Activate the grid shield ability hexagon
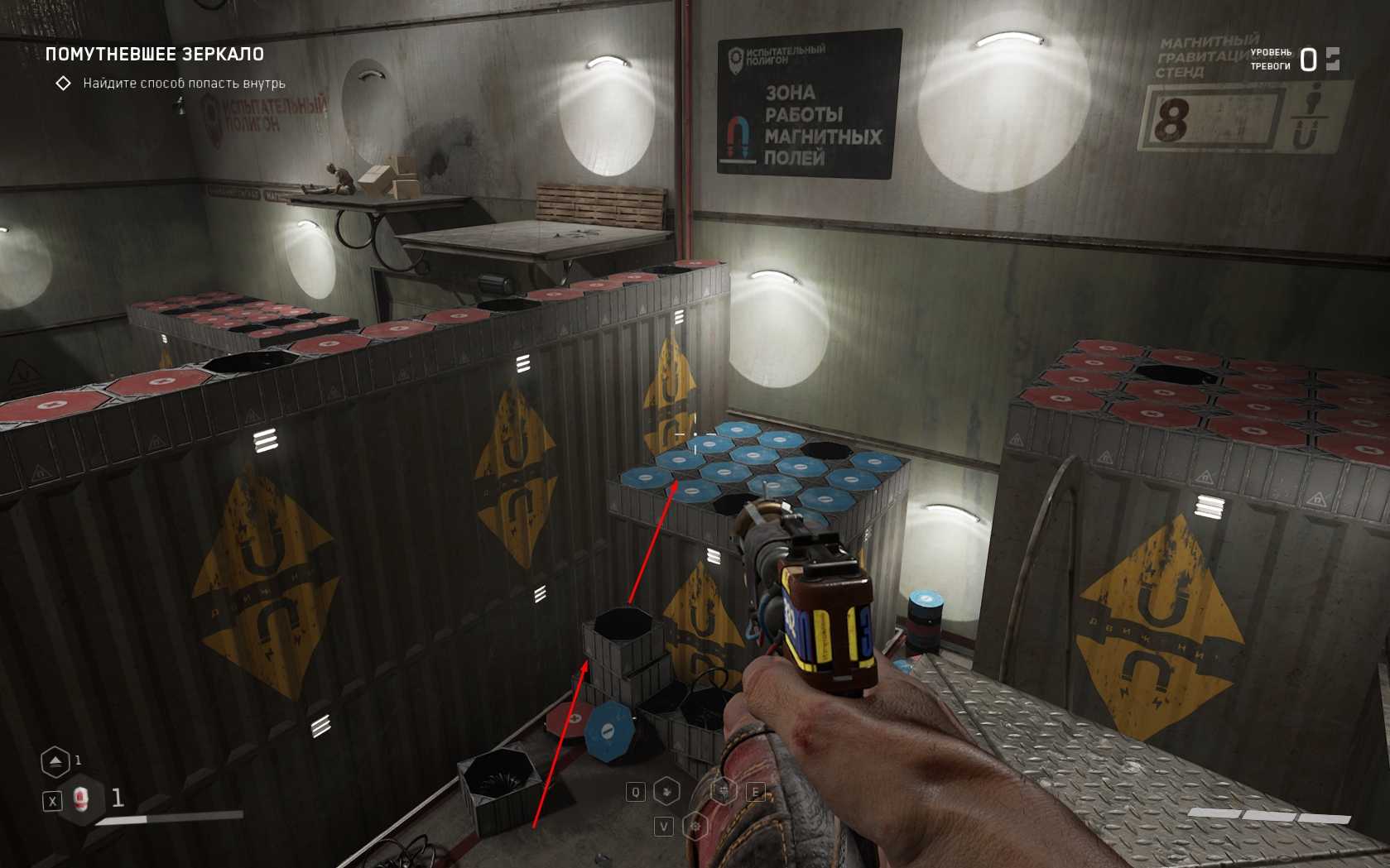The width and height of the screenshot is (1390, 868). 724,792
